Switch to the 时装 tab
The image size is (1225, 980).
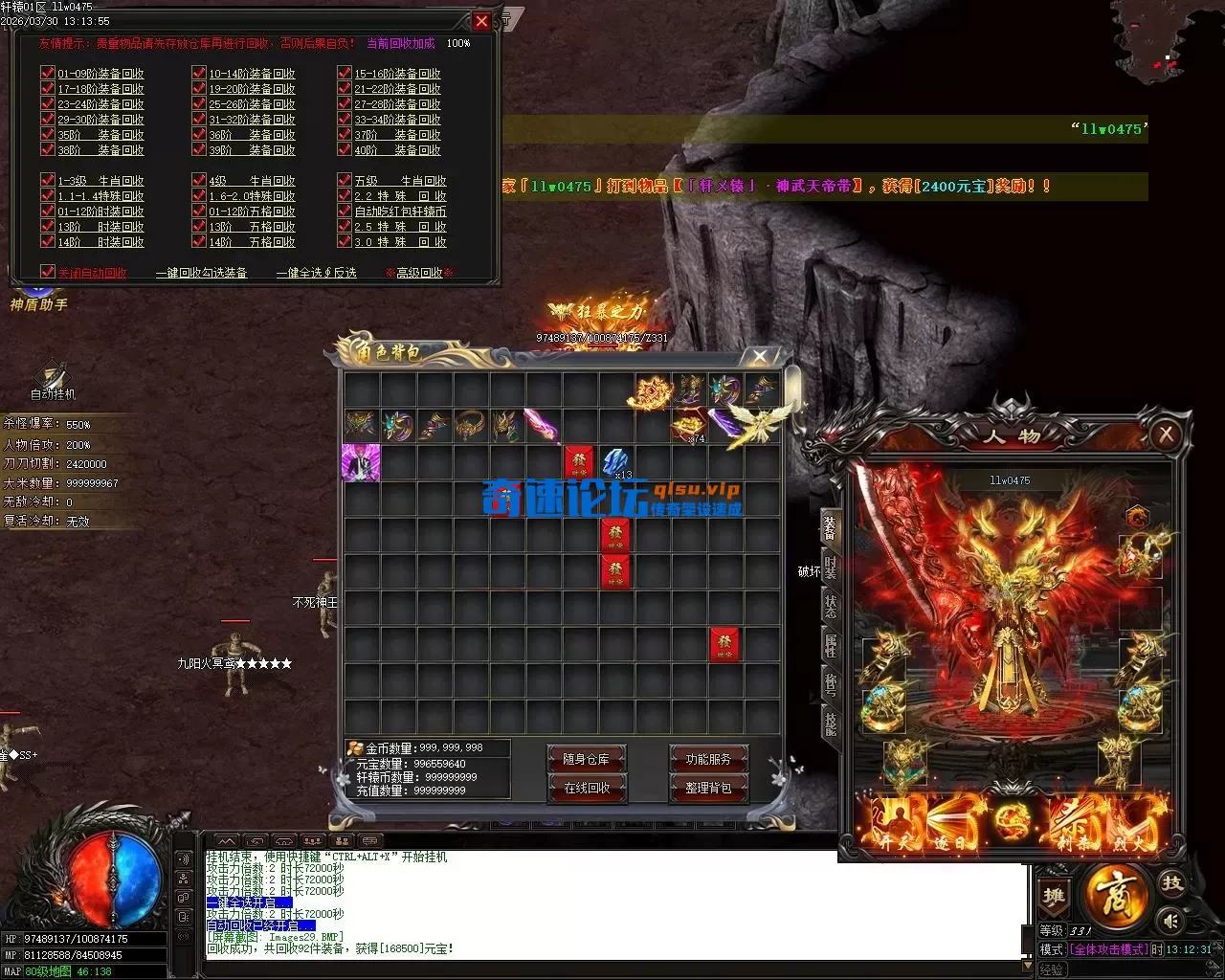830,567
